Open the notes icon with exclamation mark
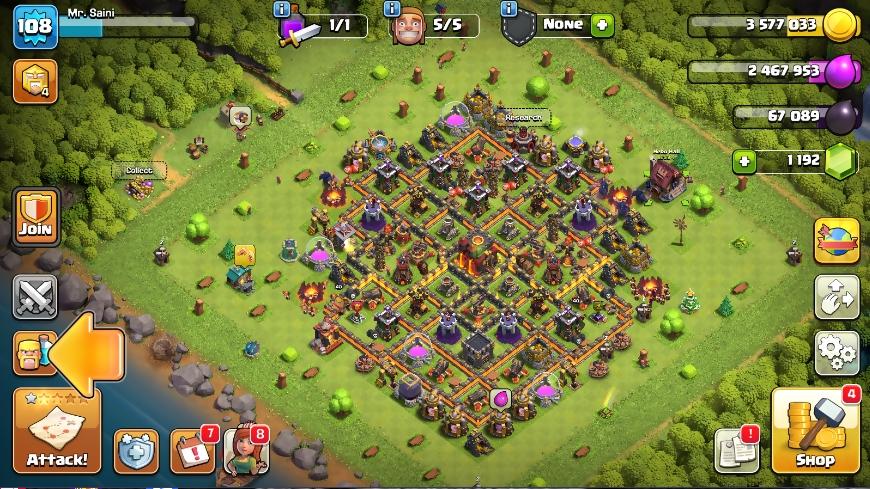The image size is (870, 489). [x=736, y=451]
